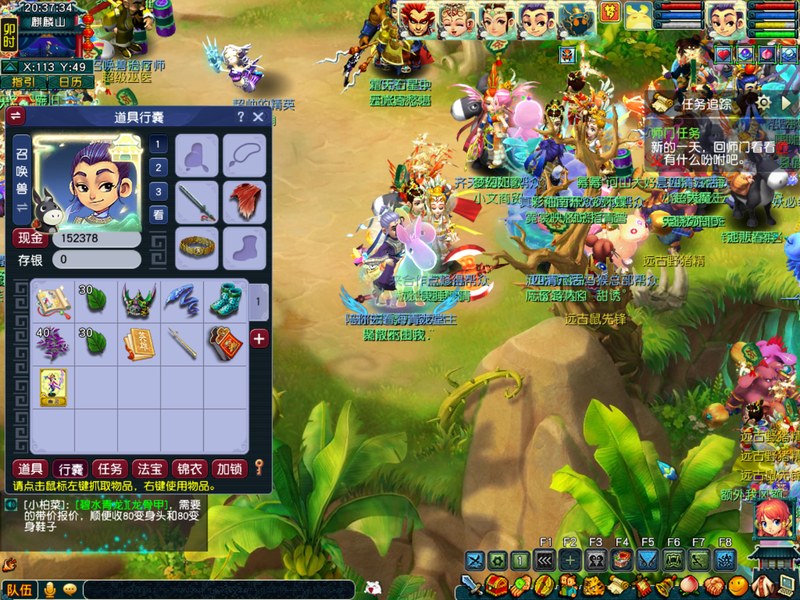The width and height of the screenshot is (800, 600).
Task: Select the horned helmet inventory item
Action: (138, 301)
